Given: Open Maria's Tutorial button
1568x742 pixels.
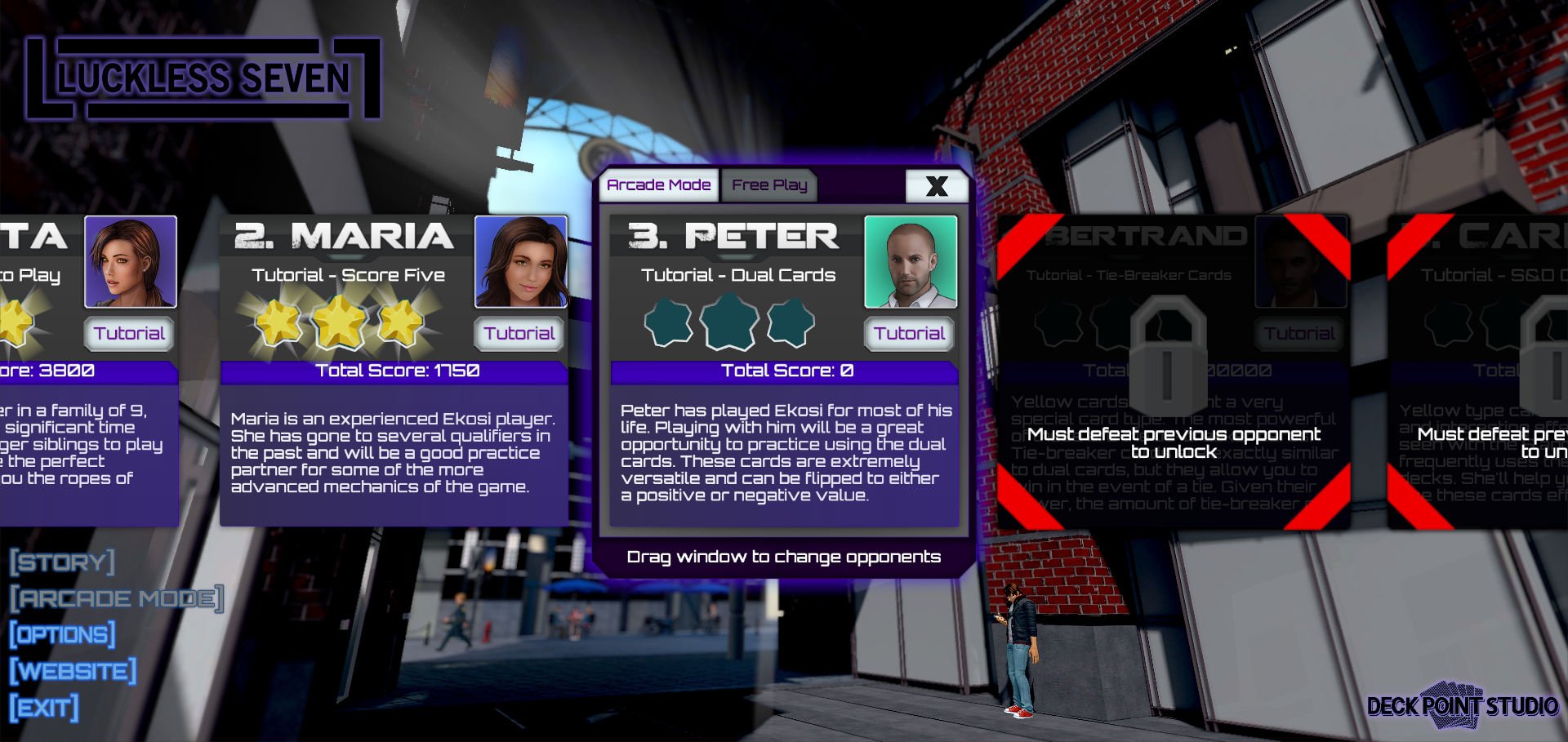Looking at the screenshot, I should tap(519, 333).
